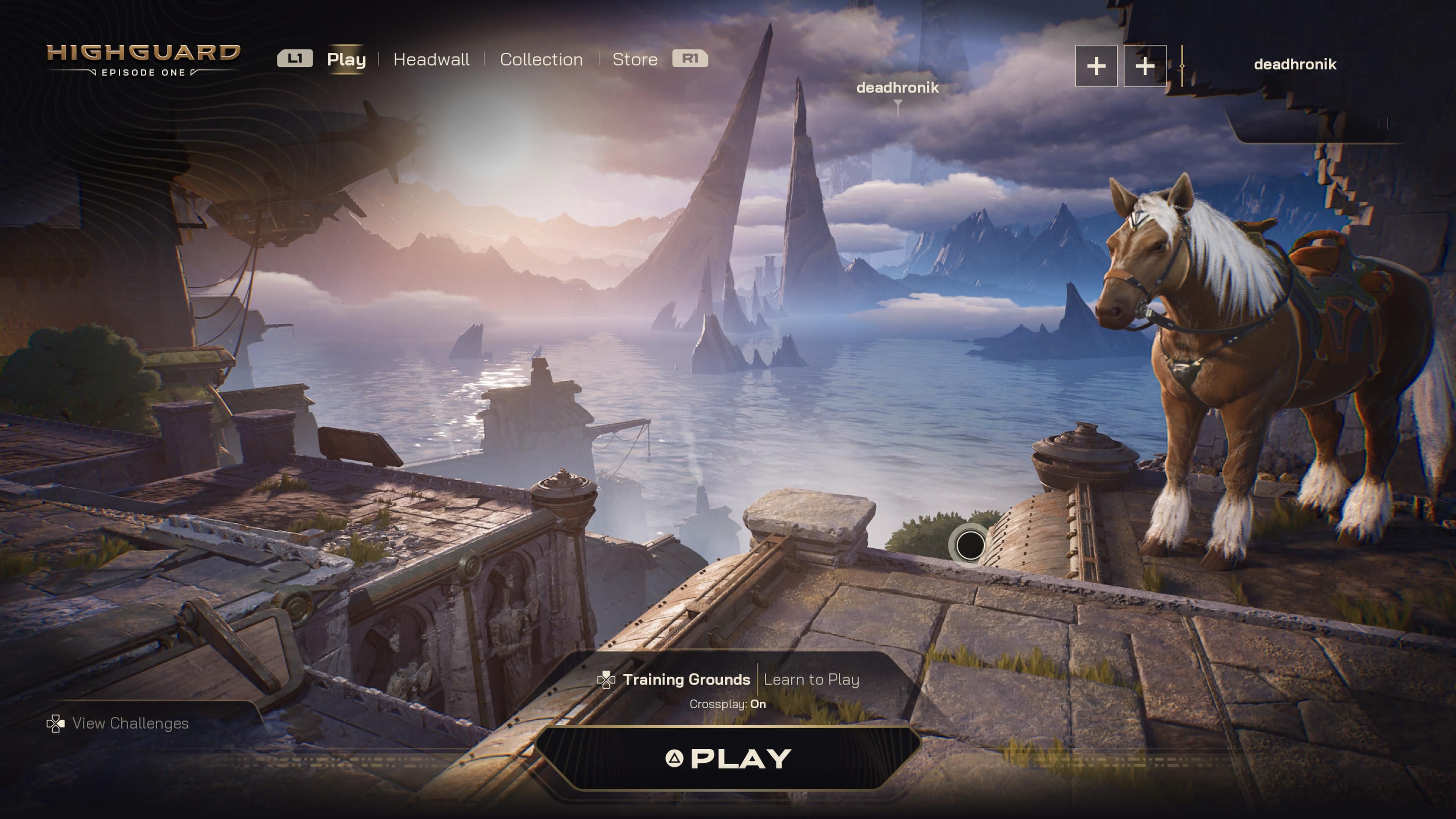Click the large PLAY button
1456x819 pixels.
point(728,758)
